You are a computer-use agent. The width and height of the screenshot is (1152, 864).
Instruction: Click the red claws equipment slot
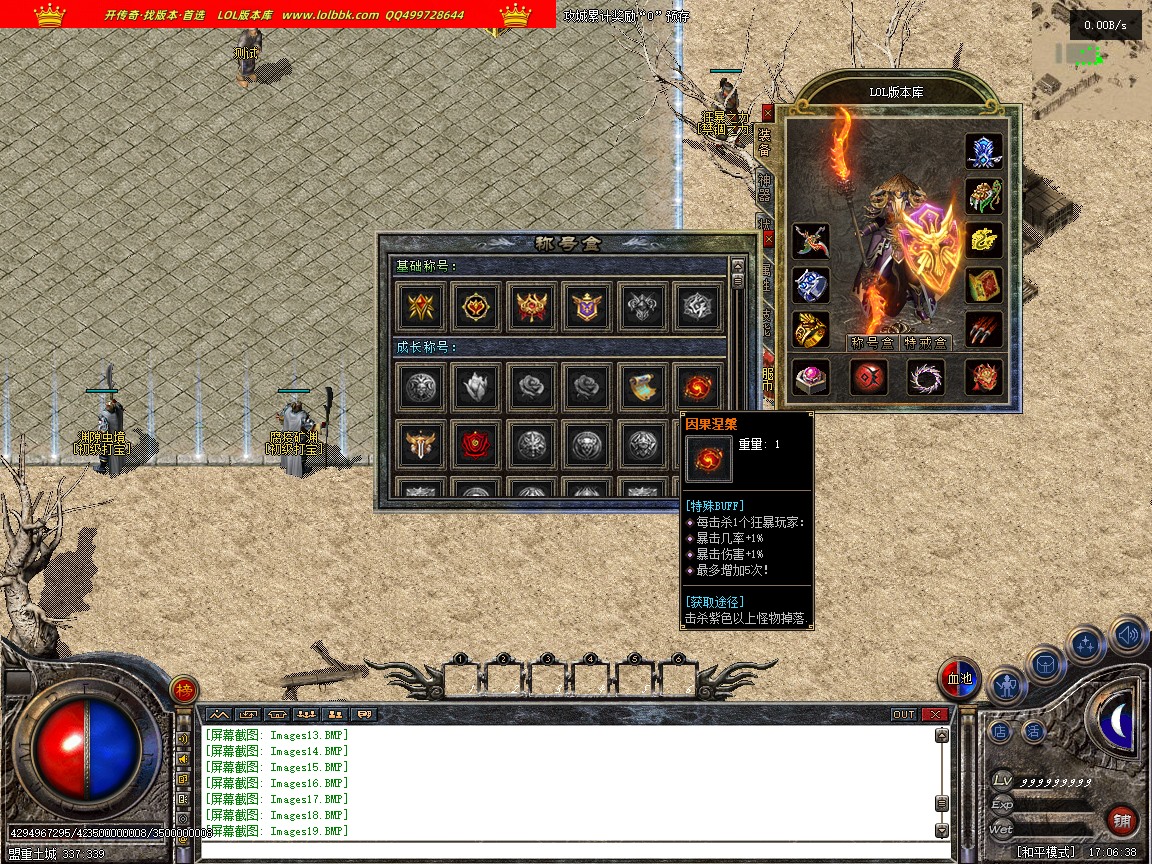click(x=984, y=328)
